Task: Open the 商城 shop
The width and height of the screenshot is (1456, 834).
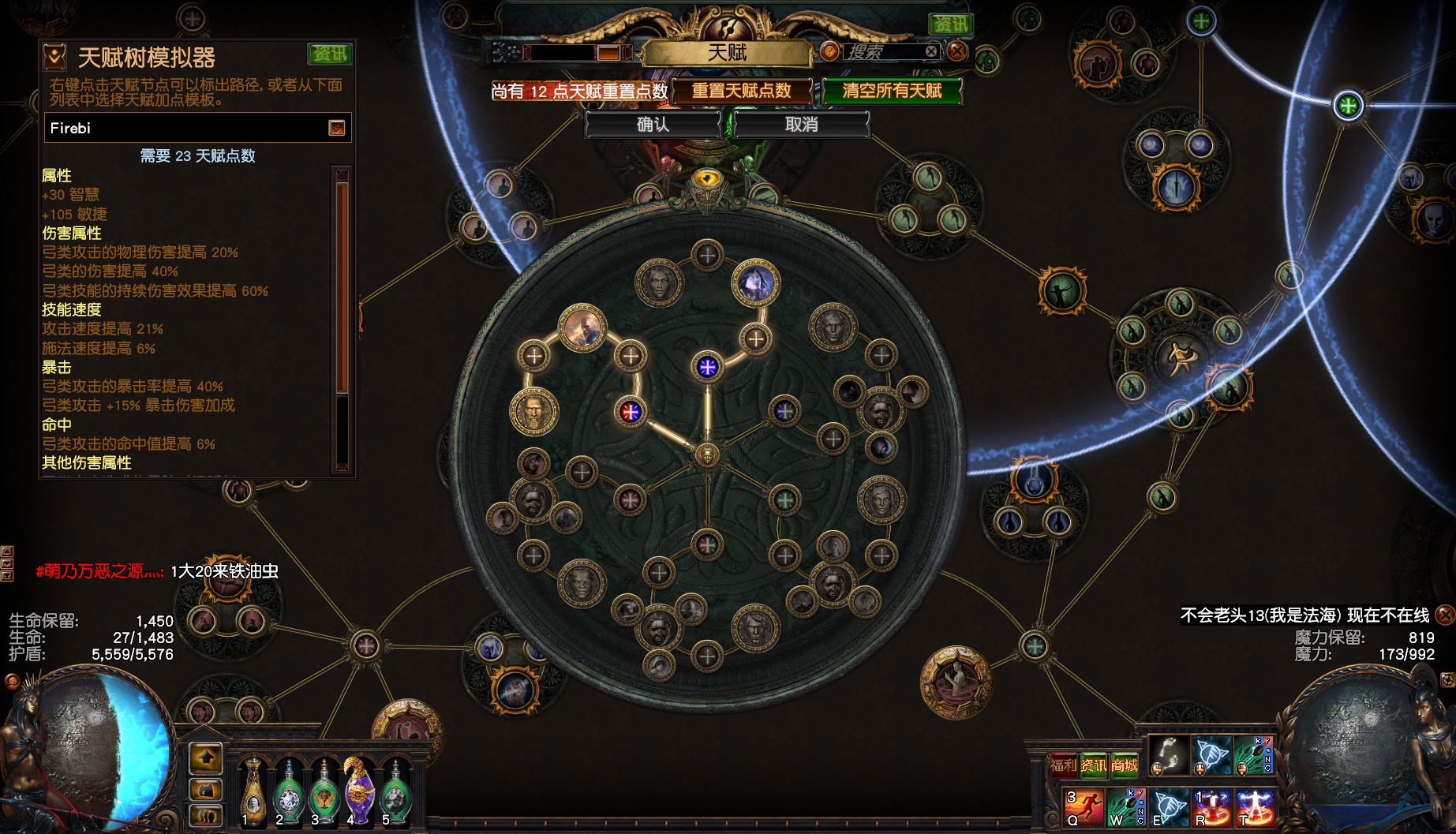Action: point(1125,765)
